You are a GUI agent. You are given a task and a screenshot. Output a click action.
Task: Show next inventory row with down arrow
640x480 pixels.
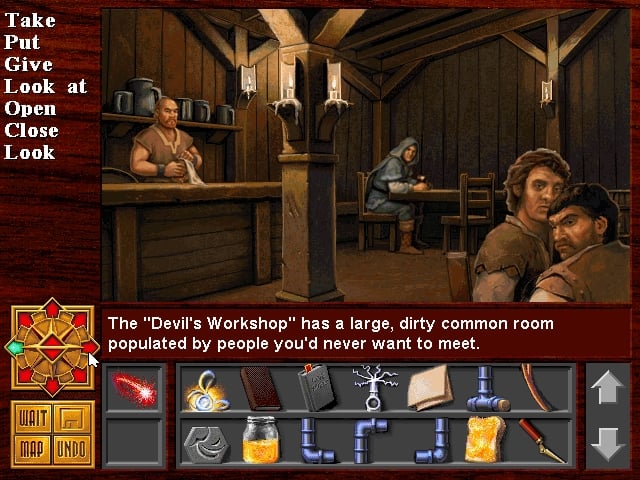tap(607, 441)
